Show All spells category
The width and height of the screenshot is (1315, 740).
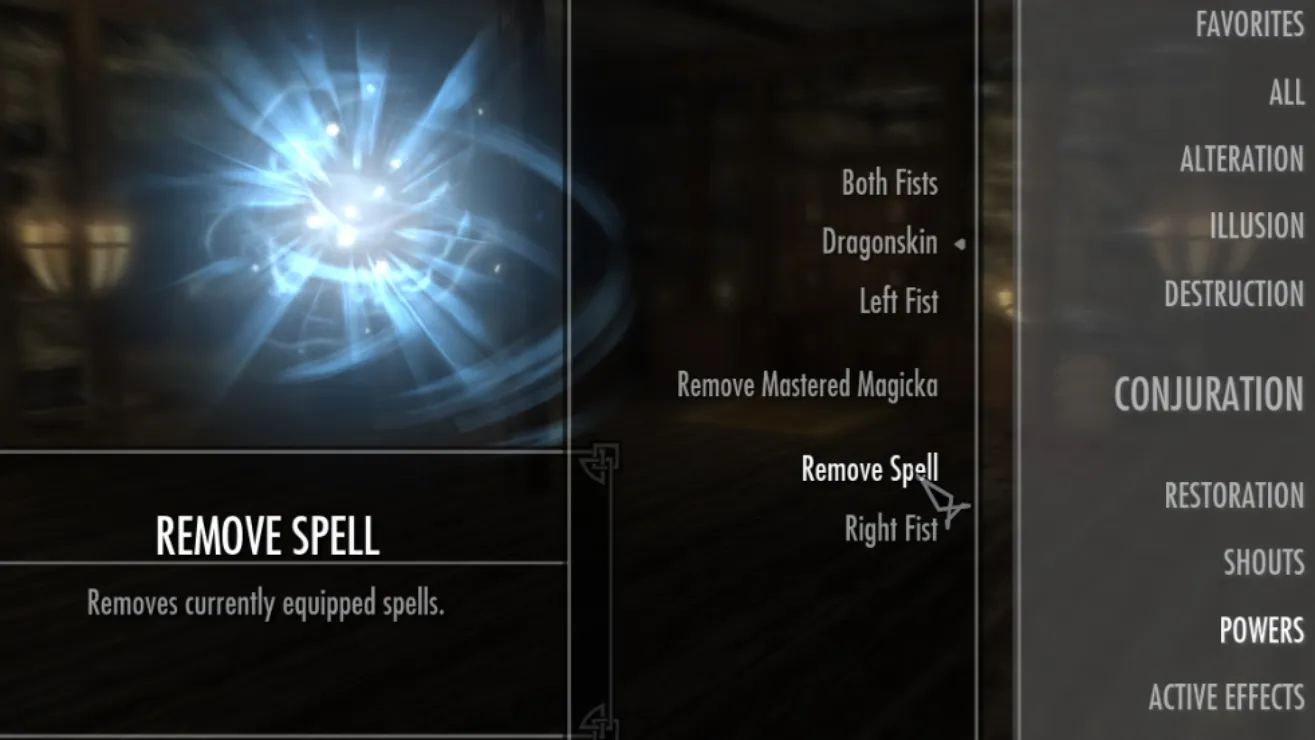click(1286, 93)
